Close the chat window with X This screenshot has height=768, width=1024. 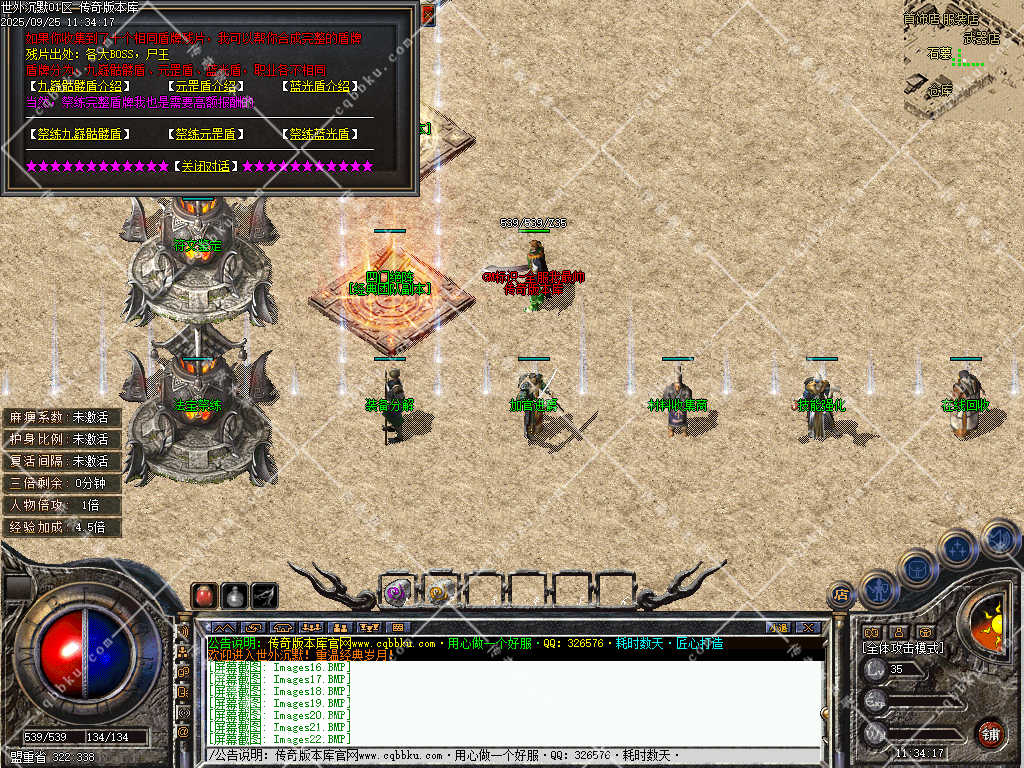click(x=808, y=627)
